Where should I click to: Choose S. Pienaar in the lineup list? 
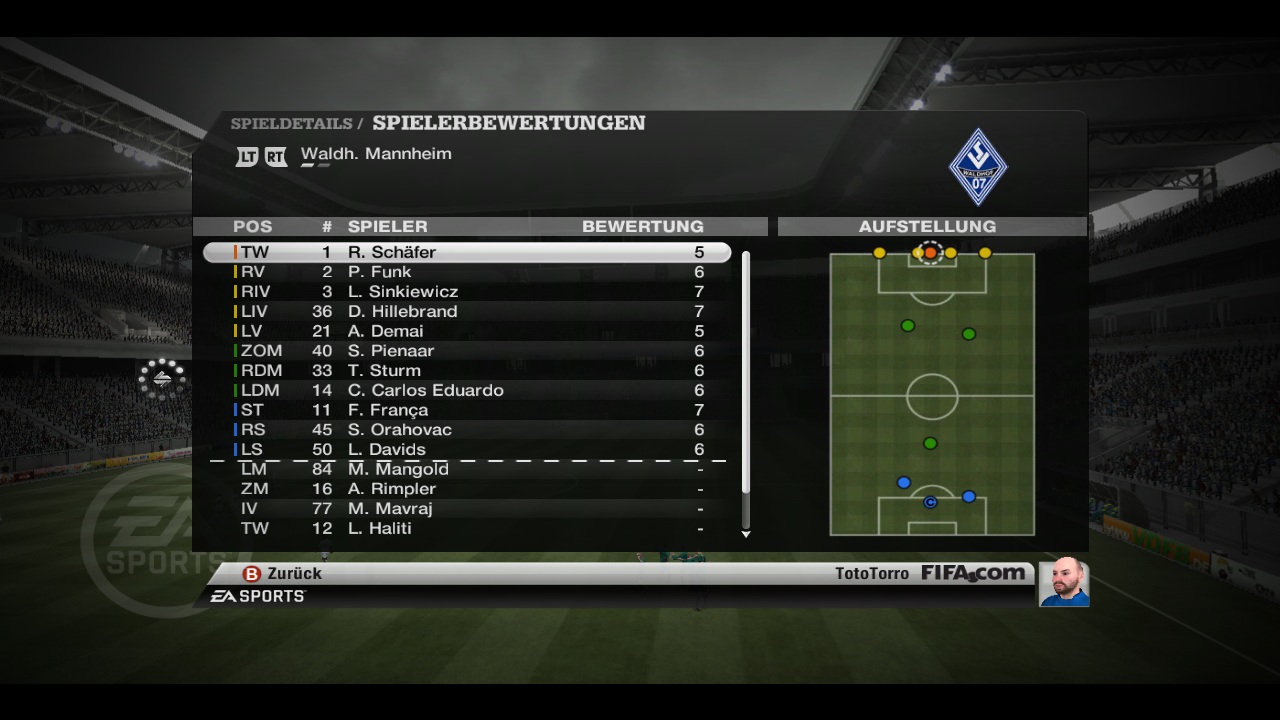pyautogui.click(x=467, y=351)
